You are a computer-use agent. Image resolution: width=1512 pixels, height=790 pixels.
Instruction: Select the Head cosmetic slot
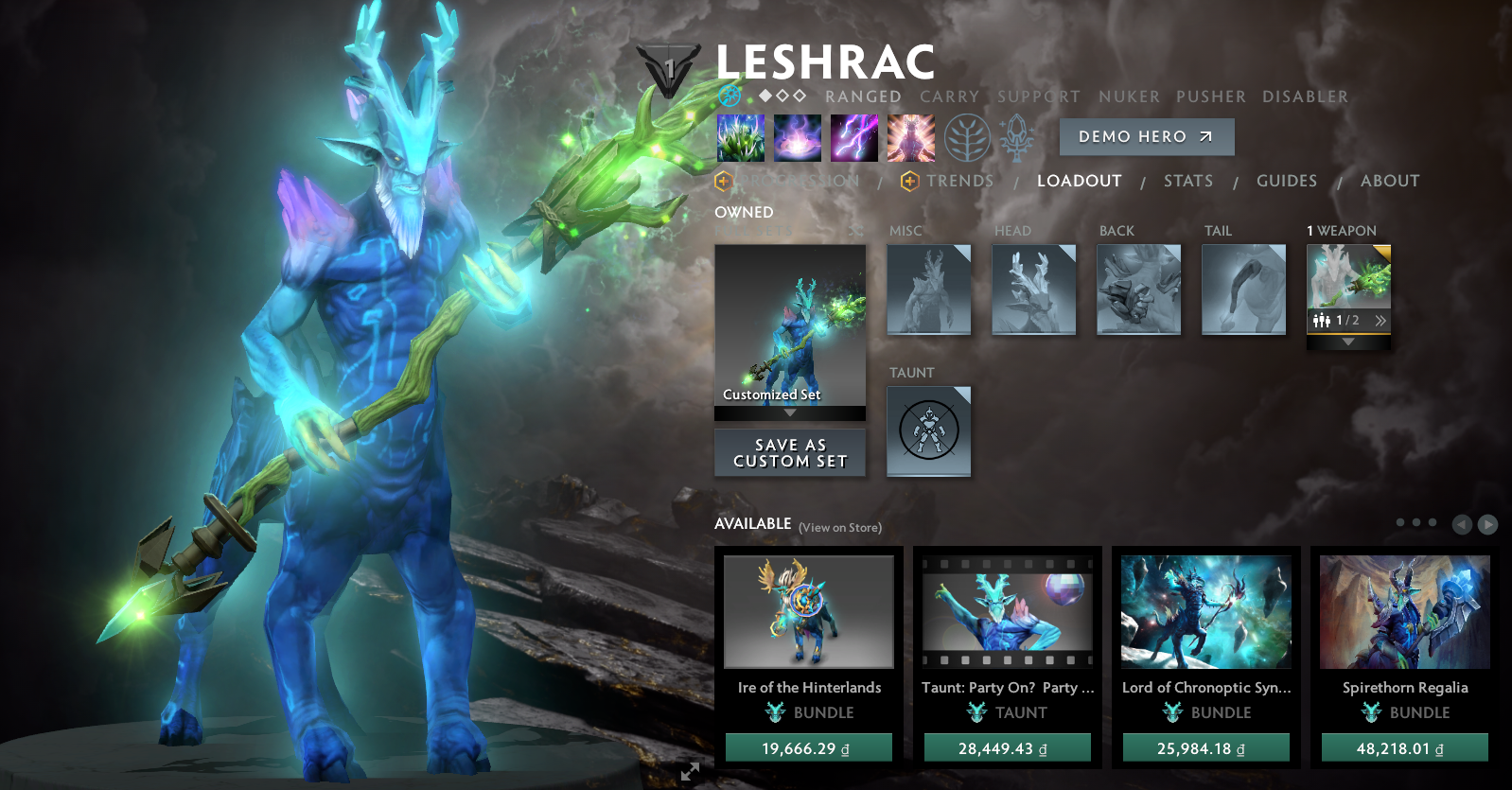pos(1033,290)
